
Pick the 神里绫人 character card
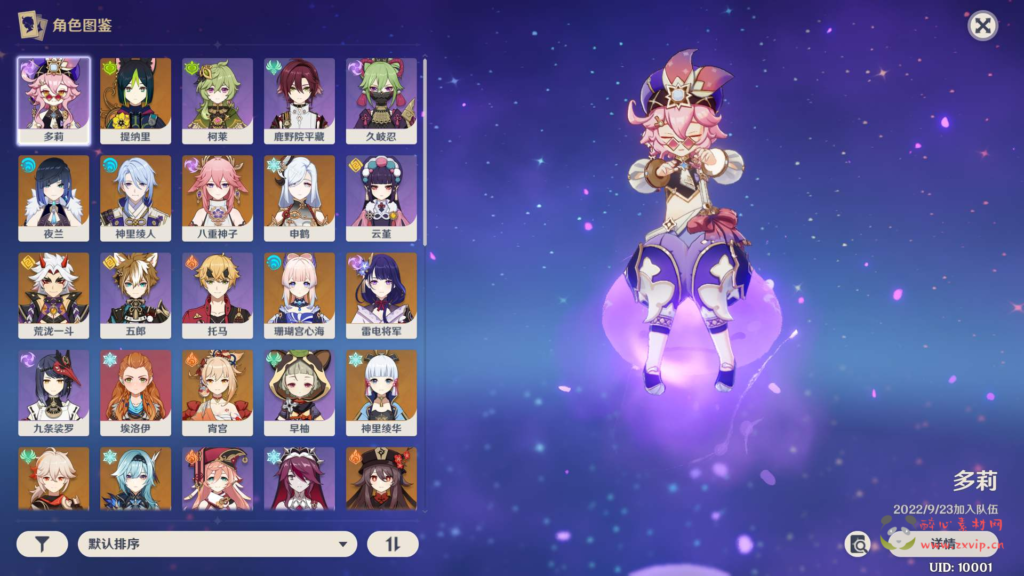[x=136, y=198]
